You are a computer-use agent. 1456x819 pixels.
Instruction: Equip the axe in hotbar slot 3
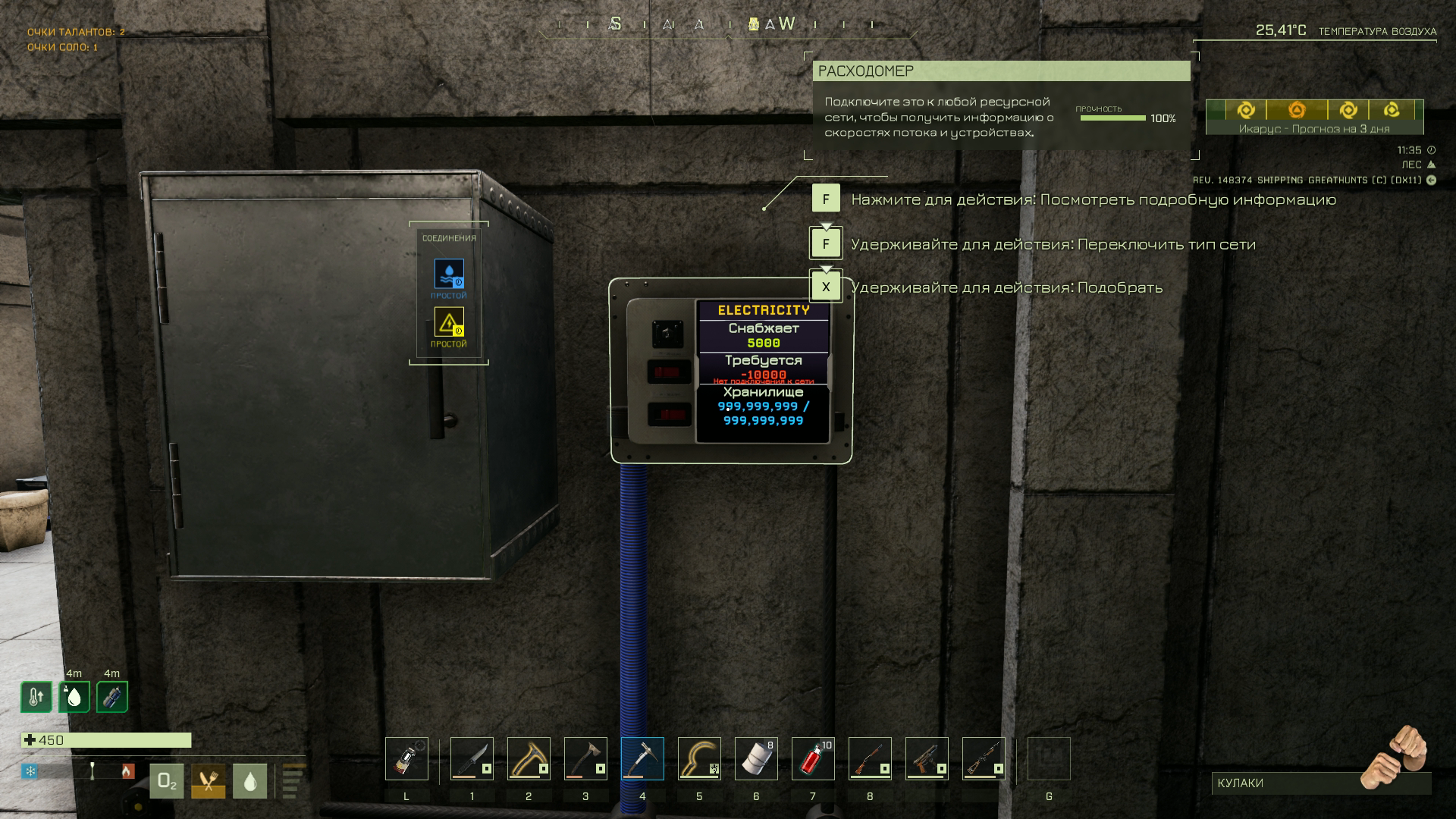[x=585, y=758]
